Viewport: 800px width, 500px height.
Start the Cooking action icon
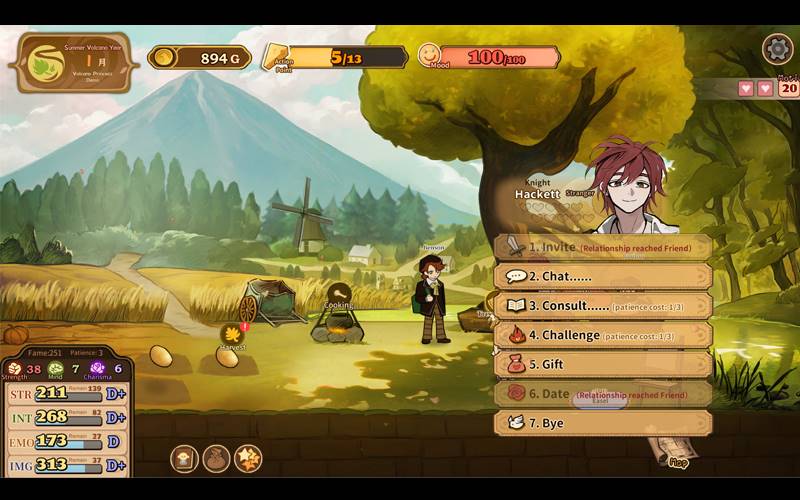pos(338,293)
